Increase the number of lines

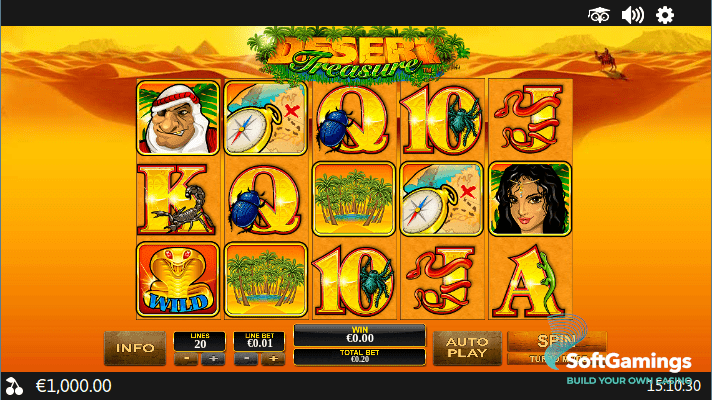[x=212, y=358]
